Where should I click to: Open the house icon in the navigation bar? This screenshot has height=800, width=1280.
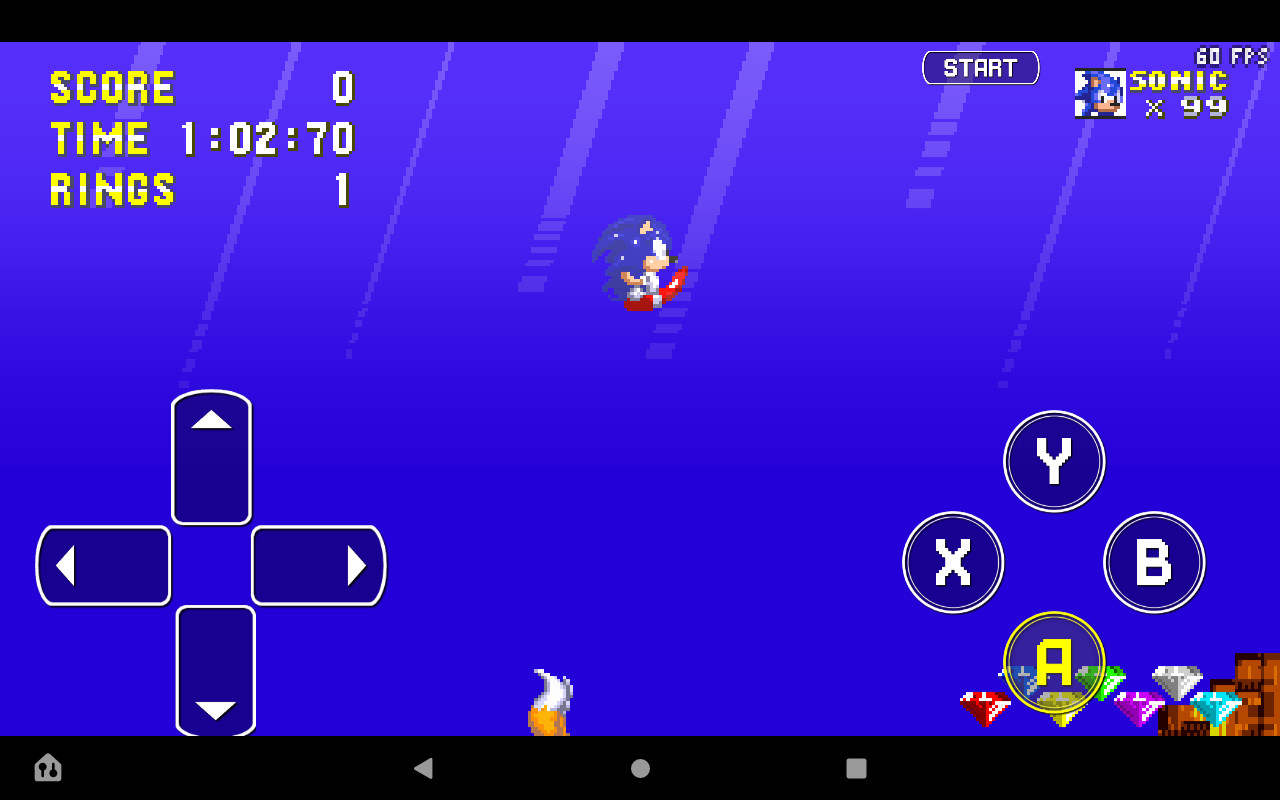(47, 768)
